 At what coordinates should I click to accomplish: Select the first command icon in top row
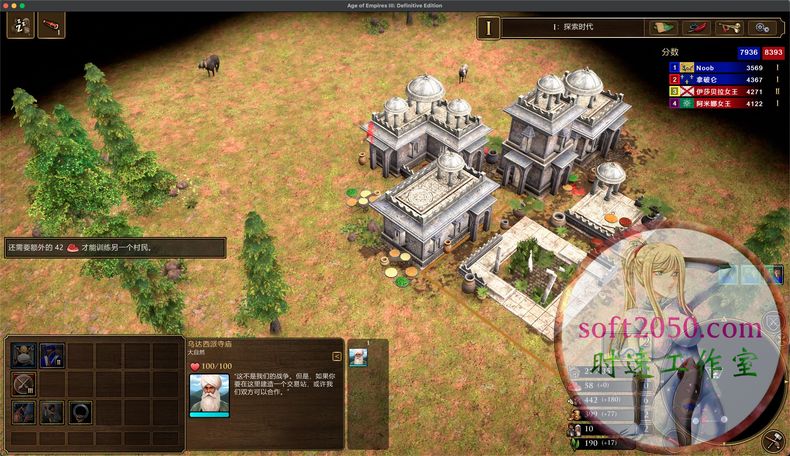point(24,355)
